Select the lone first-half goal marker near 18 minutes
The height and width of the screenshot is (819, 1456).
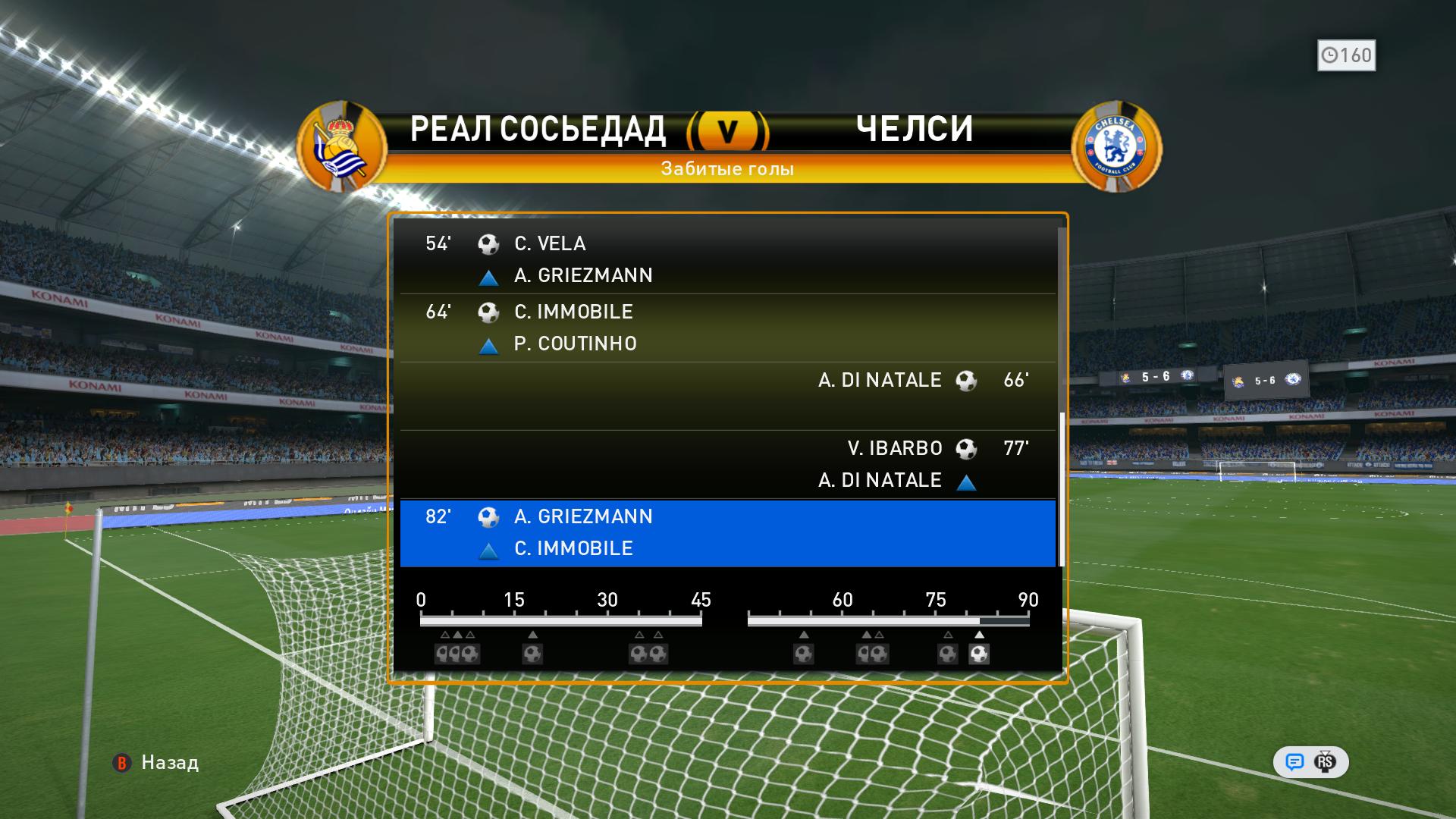tap(532, 654)
